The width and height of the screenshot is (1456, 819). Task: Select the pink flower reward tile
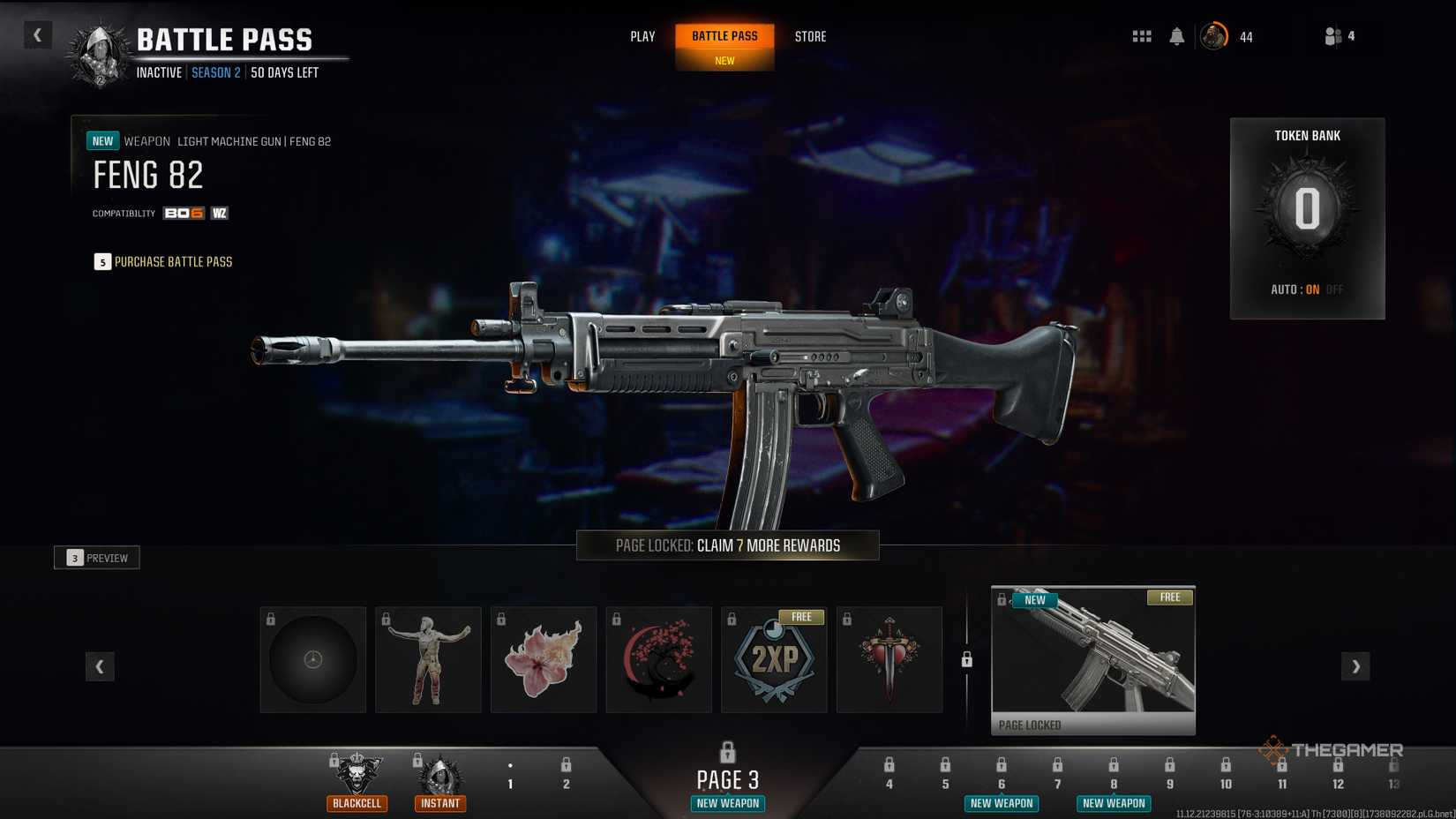544,659
